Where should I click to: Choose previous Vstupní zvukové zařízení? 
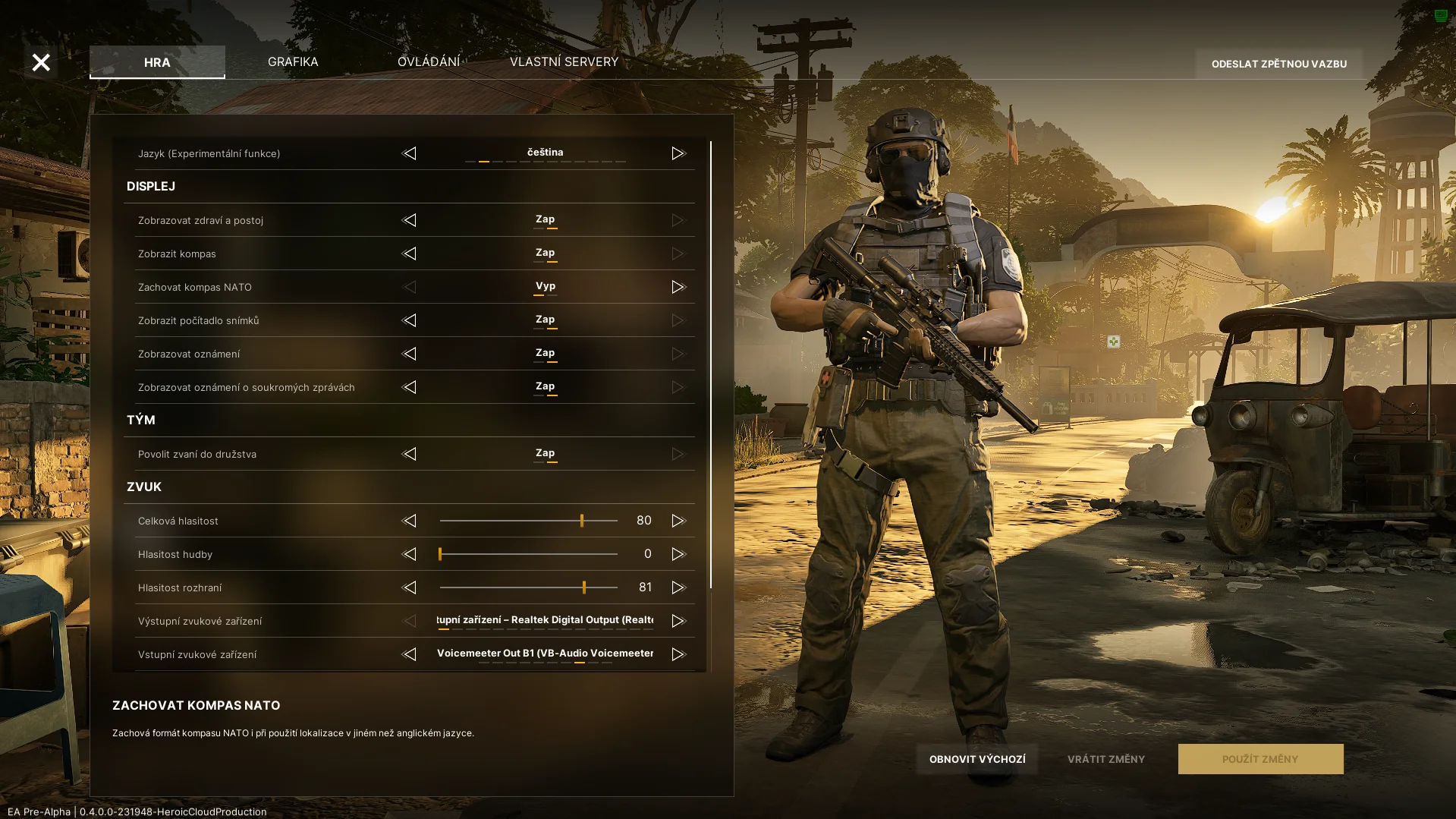[x=410, y=654]
